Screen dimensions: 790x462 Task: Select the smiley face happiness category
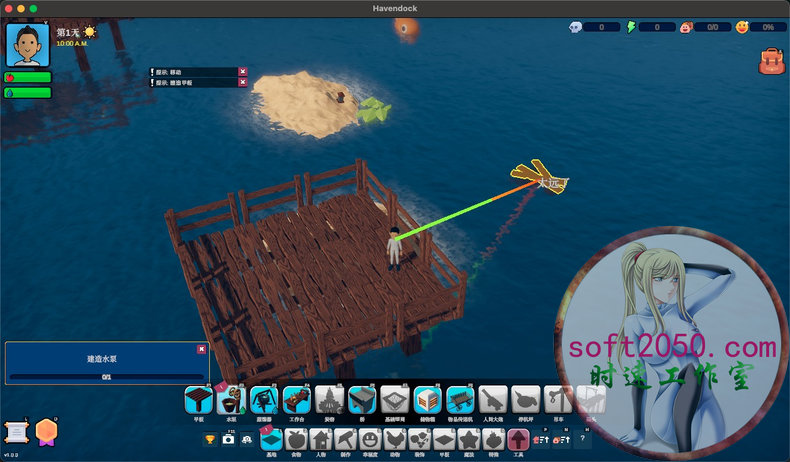(x=370, y=439)
